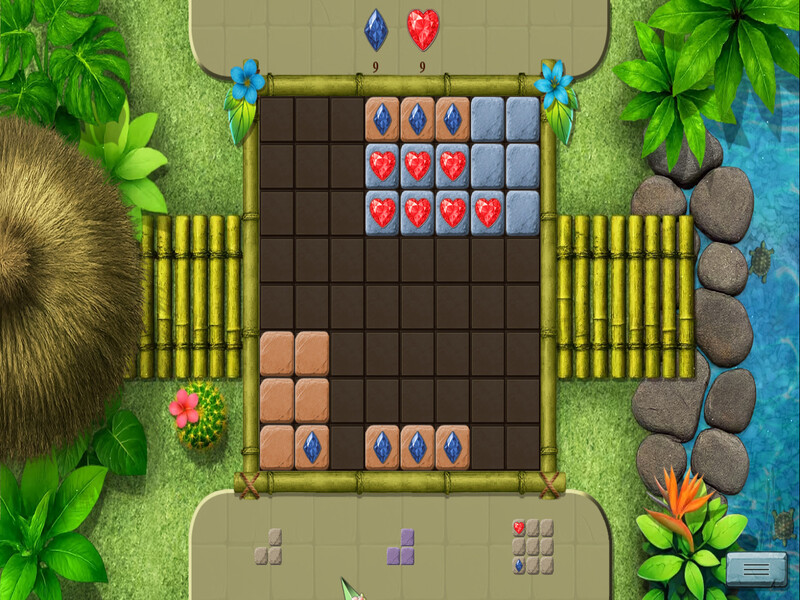The image size is (800, 600).
Task: Choose the nine-block piece with gems
Action: [533, 546]
